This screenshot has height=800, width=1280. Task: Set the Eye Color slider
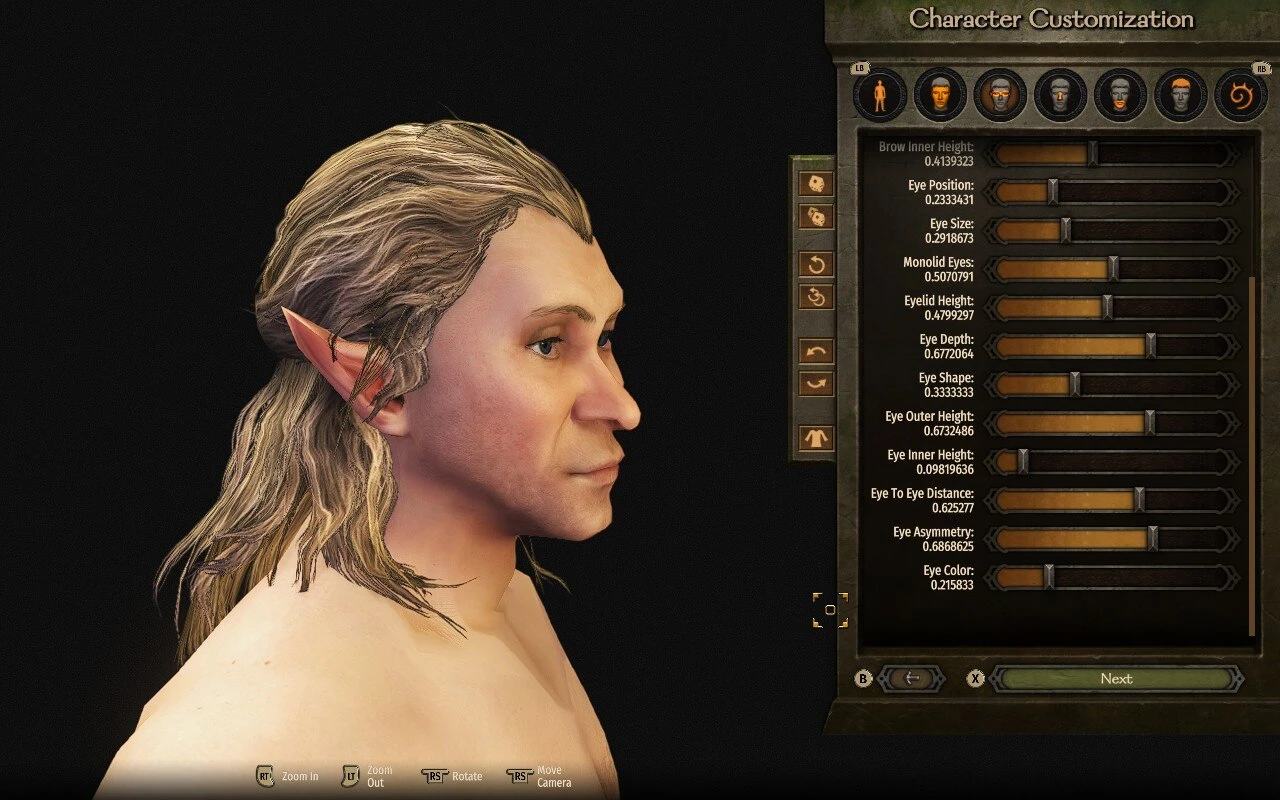point(1049,577)
